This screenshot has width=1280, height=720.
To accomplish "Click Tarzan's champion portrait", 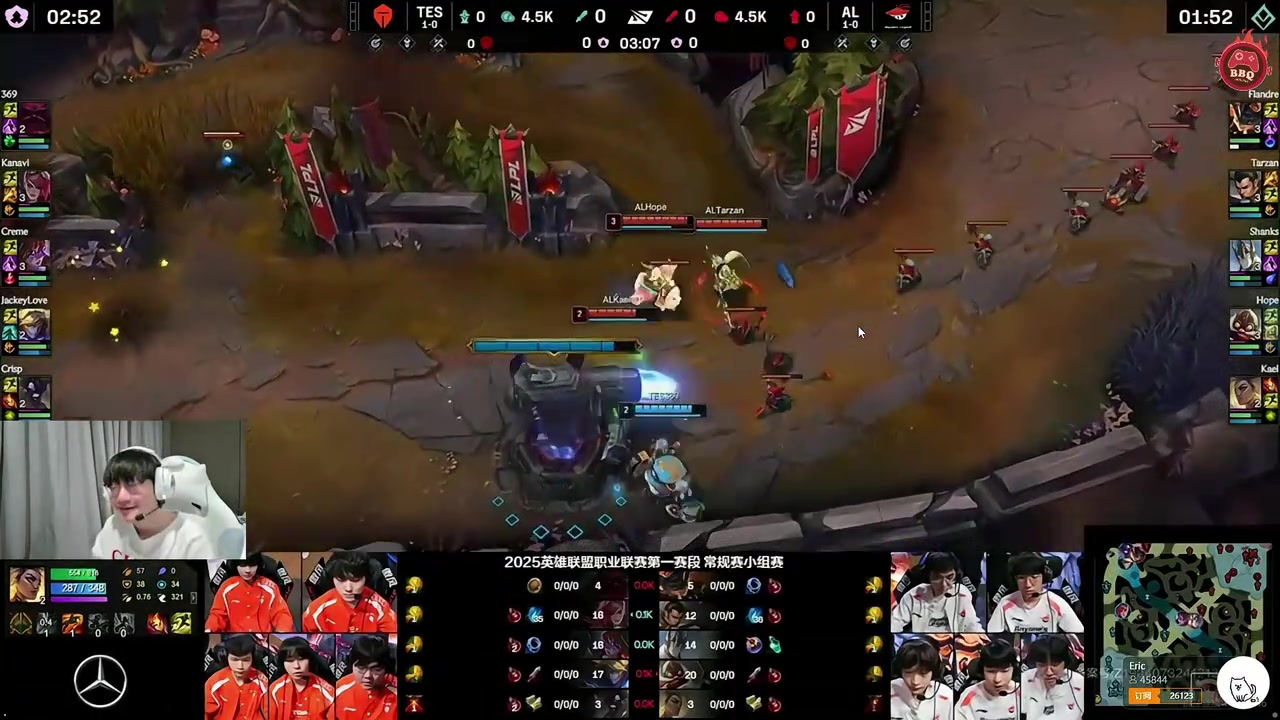I will click(x=1244, y=186).
